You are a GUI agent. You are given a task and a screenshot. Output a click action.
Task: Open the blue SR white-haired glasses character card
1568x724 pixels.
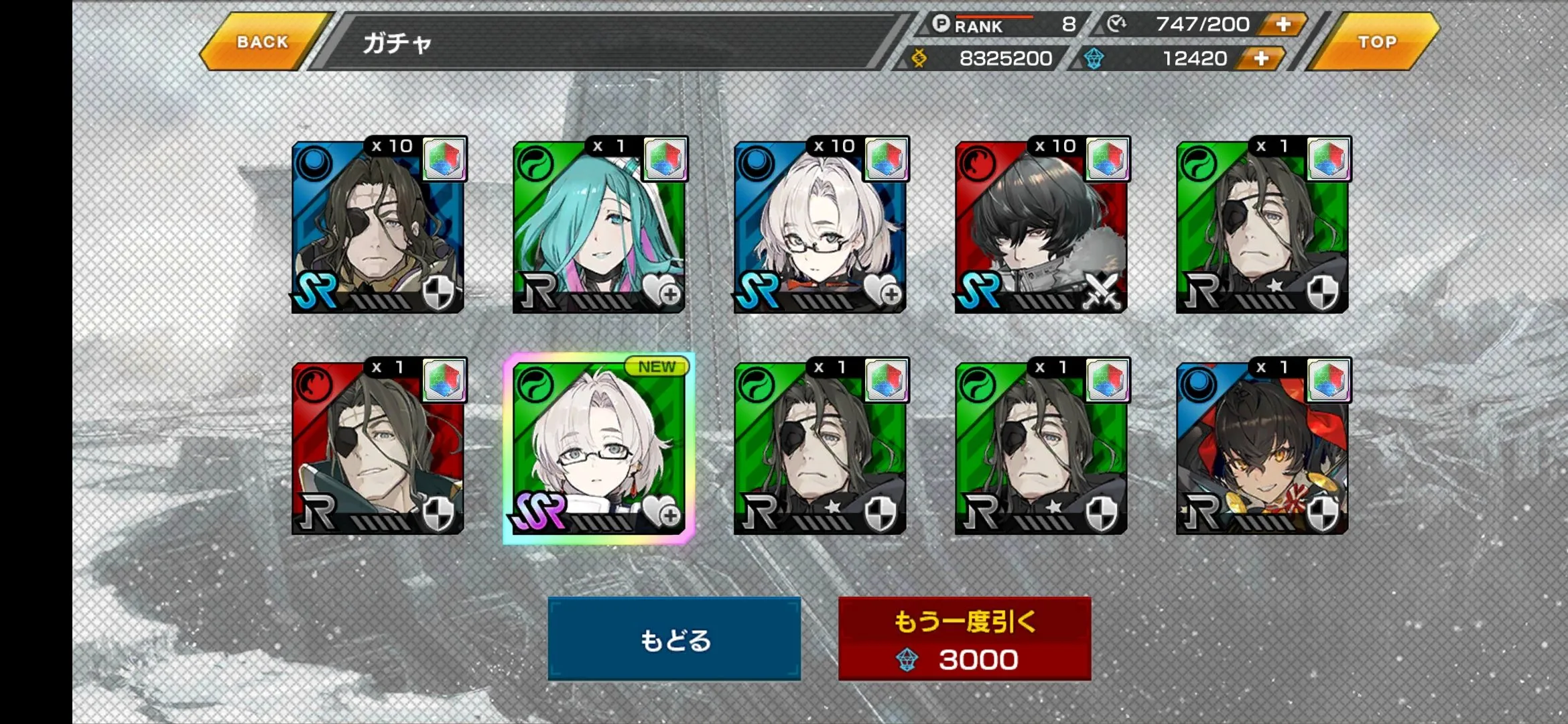coord(820,227)
